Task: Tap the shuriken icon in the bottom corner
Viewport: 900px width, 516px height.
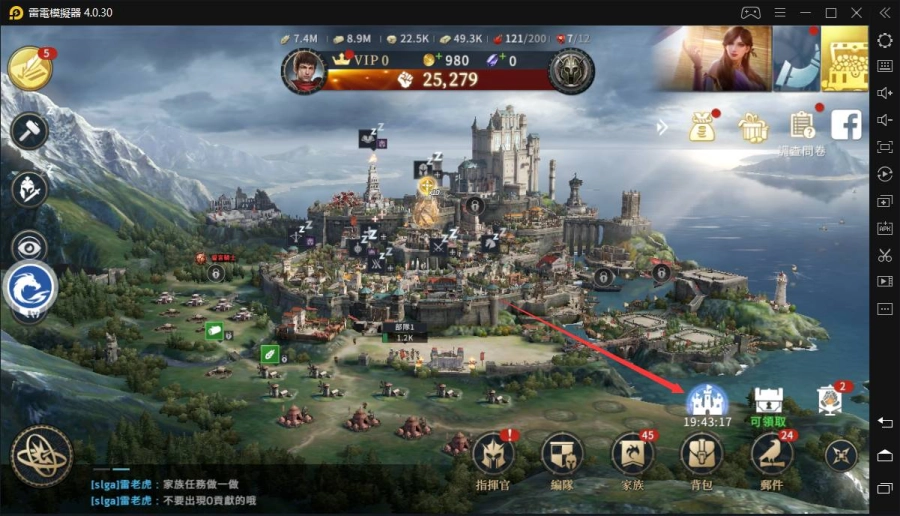Action: point(841,456)
